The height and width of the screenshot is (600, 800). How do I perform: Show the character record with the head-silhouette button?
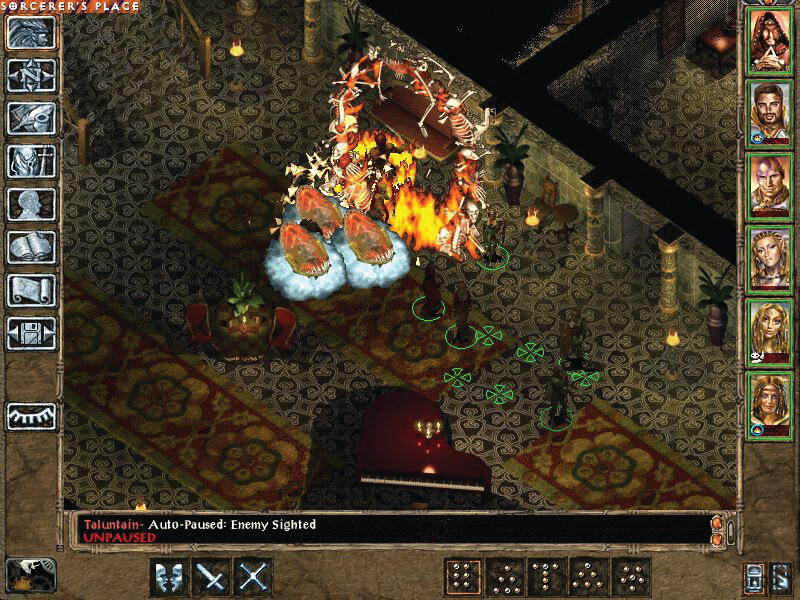pos(32,204)
